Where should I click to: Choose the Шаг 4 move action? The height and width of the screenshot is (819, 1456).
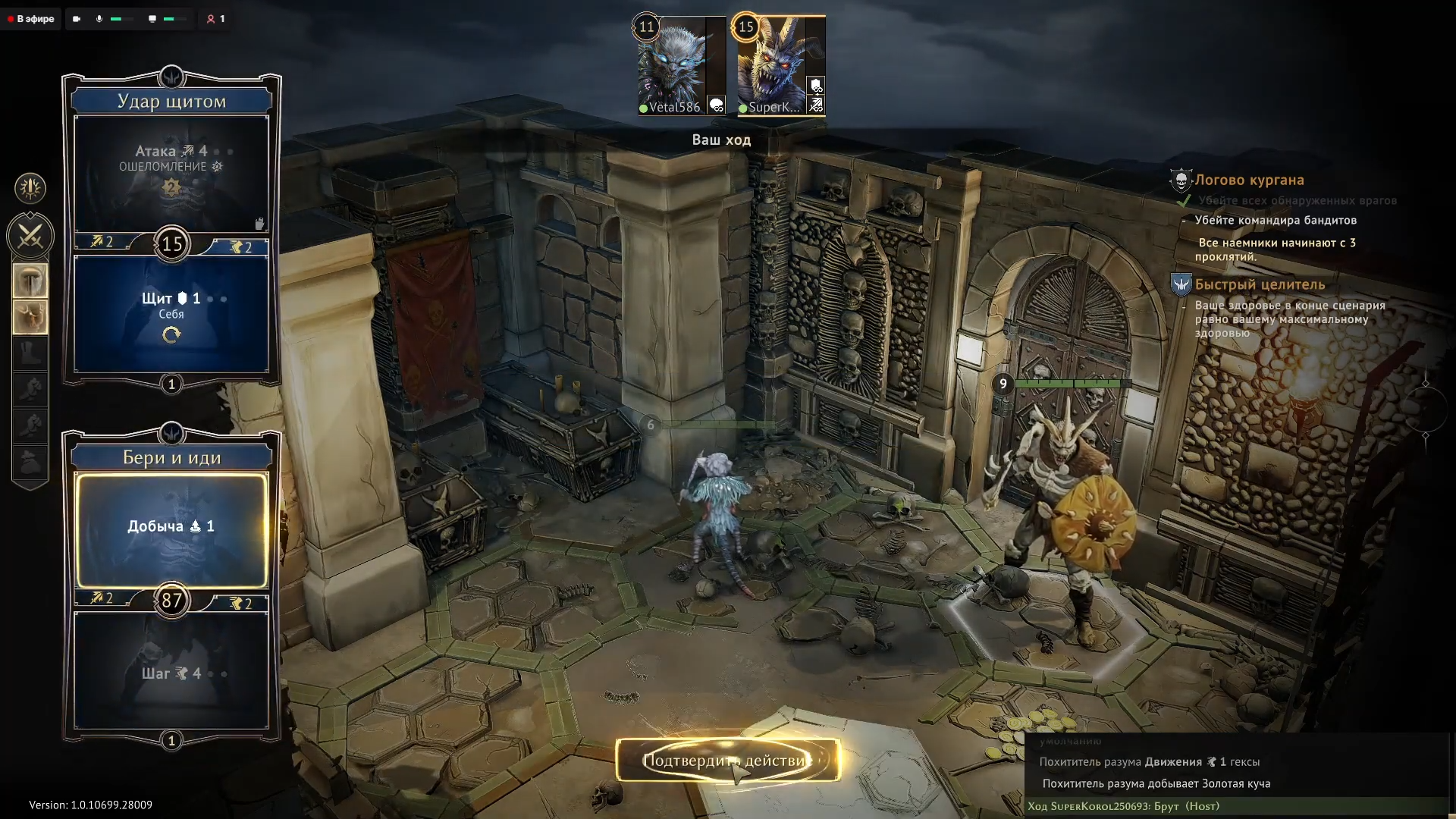(171, 672)
